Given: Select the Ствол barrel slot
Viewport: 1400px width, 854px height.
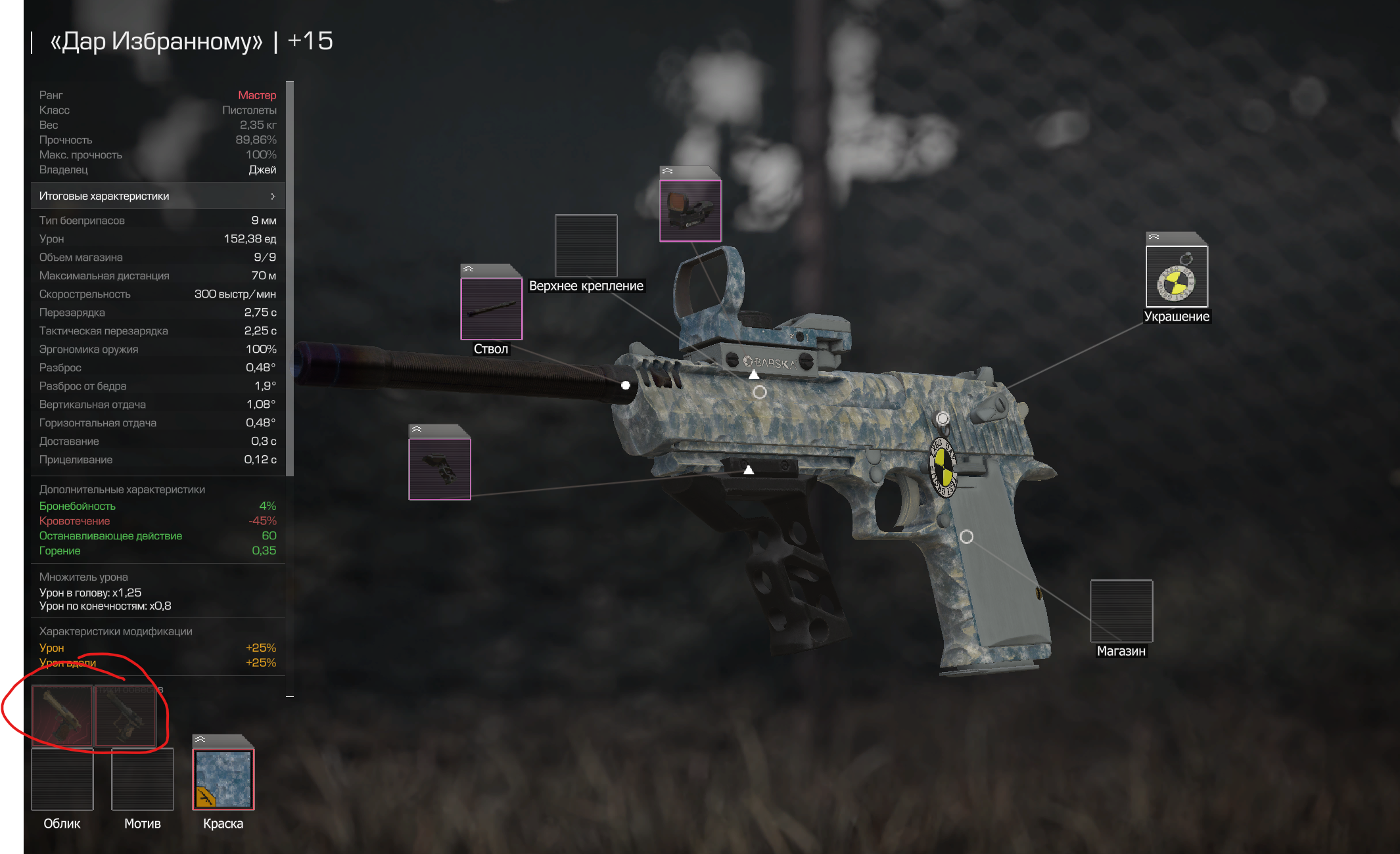Looking at the screenshot, I should [491, 309].
